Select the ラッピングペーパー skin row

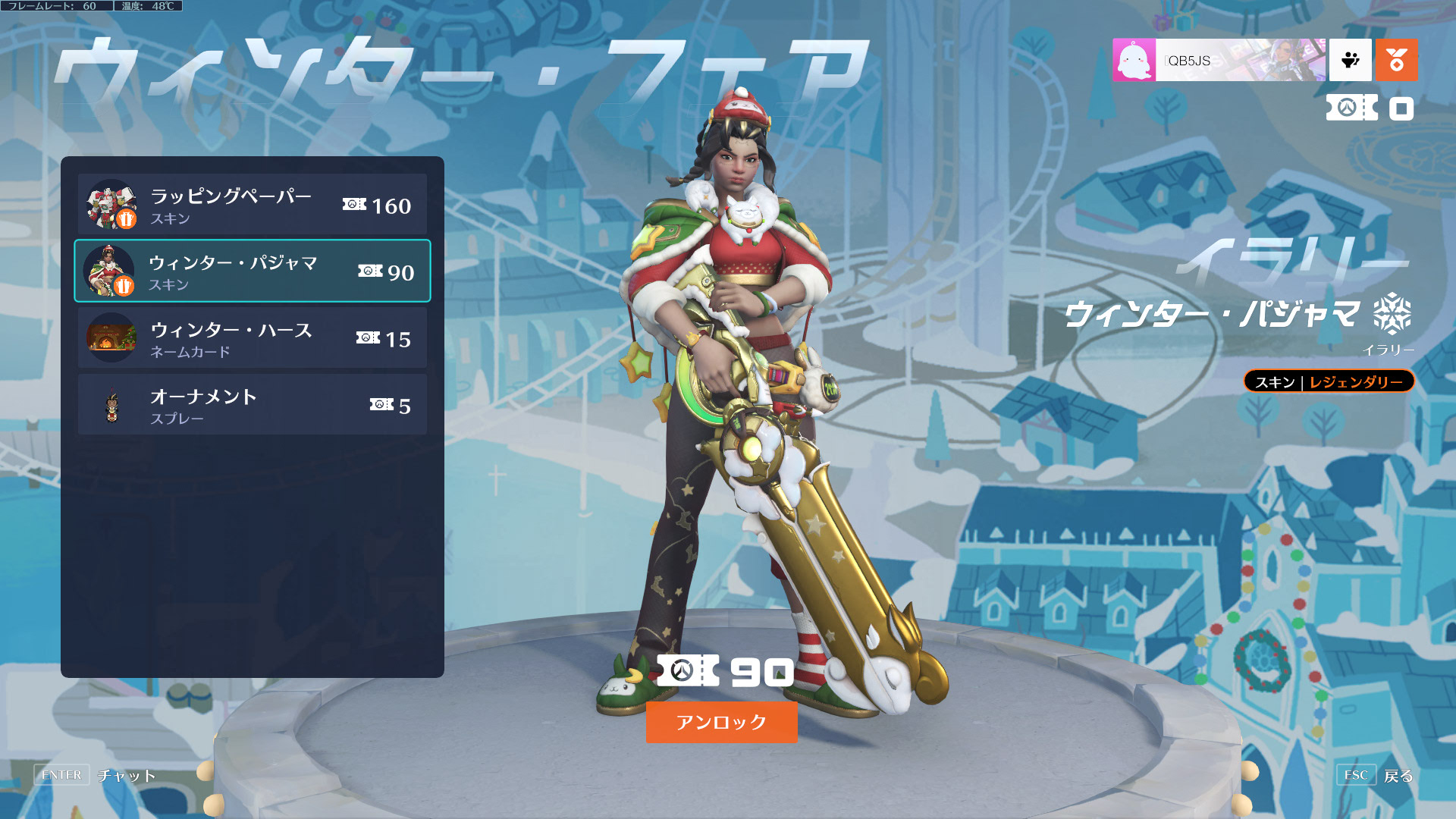(x=252, y=205)
